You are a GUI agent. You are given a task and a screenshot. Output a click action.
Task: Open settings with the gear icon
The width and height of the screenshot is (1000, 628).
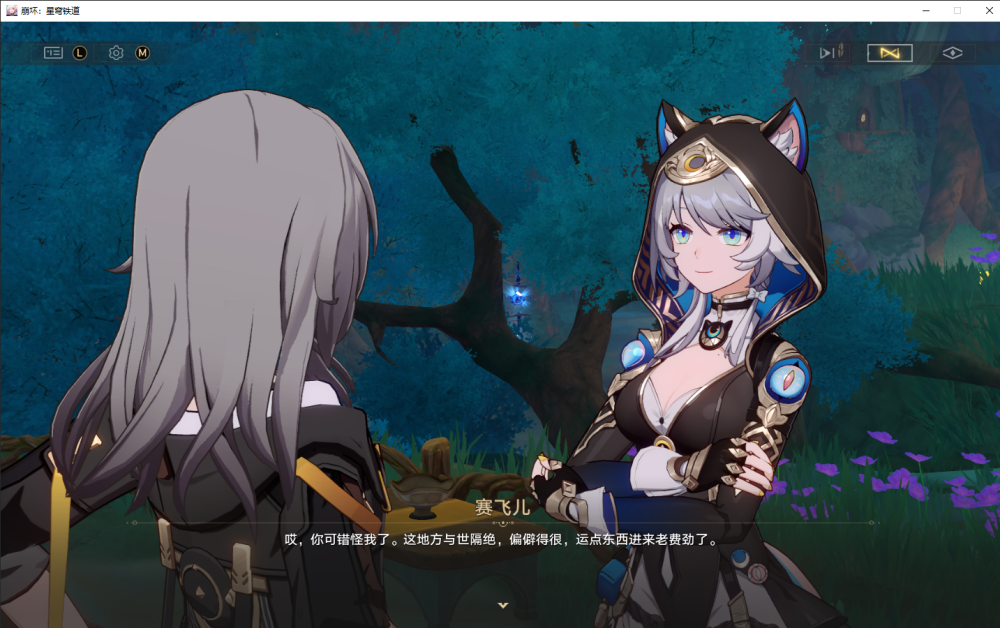(116, 53)
